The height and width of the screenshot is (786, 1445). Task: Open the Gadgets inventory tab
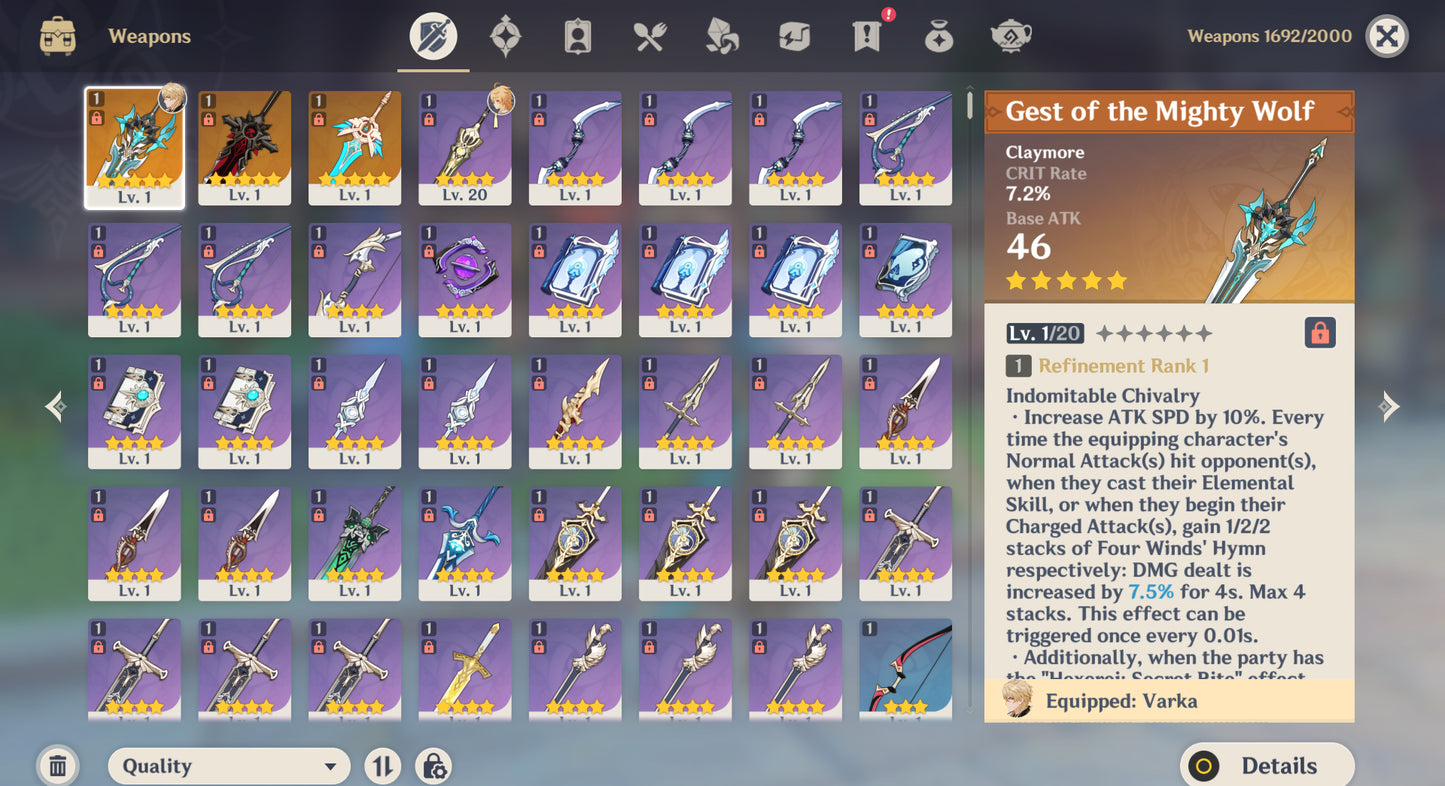point(793,36)
